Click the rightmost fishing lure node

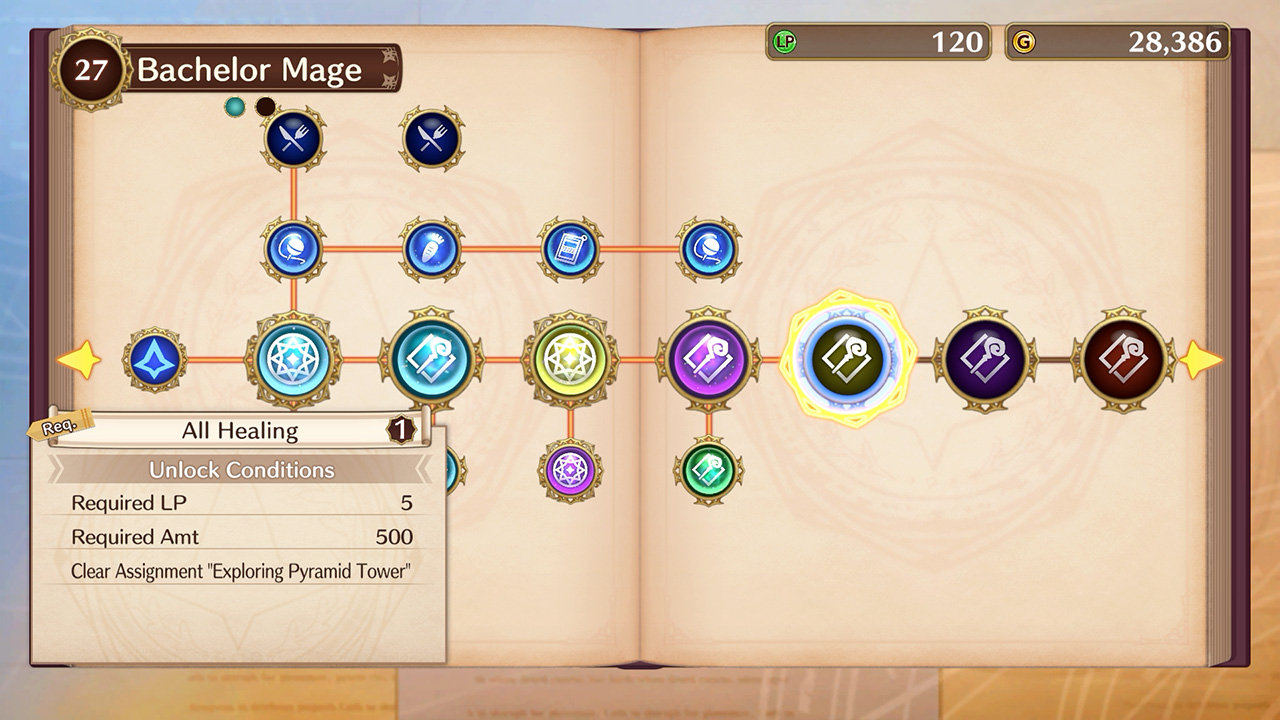coord(708,250)
